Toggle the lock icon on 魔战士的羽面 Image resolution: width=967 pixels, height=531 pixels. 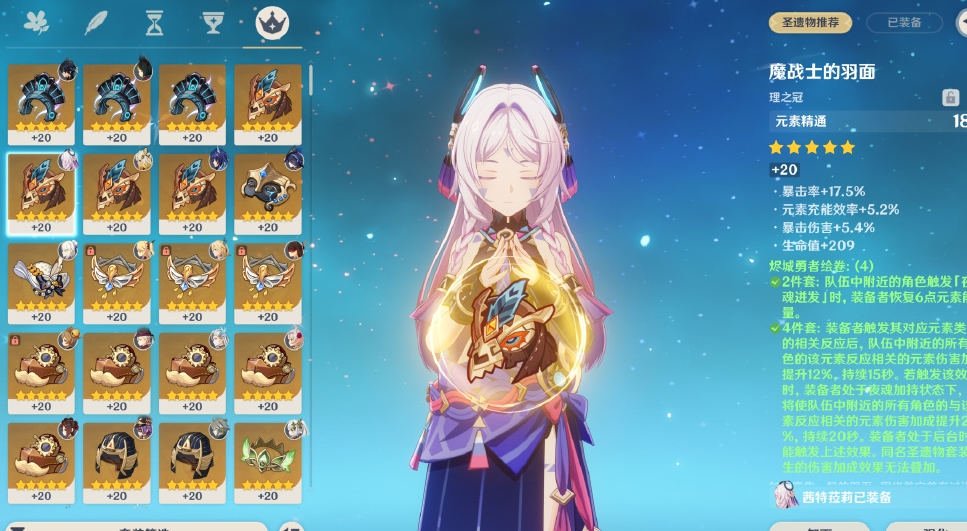pos(950,97)
